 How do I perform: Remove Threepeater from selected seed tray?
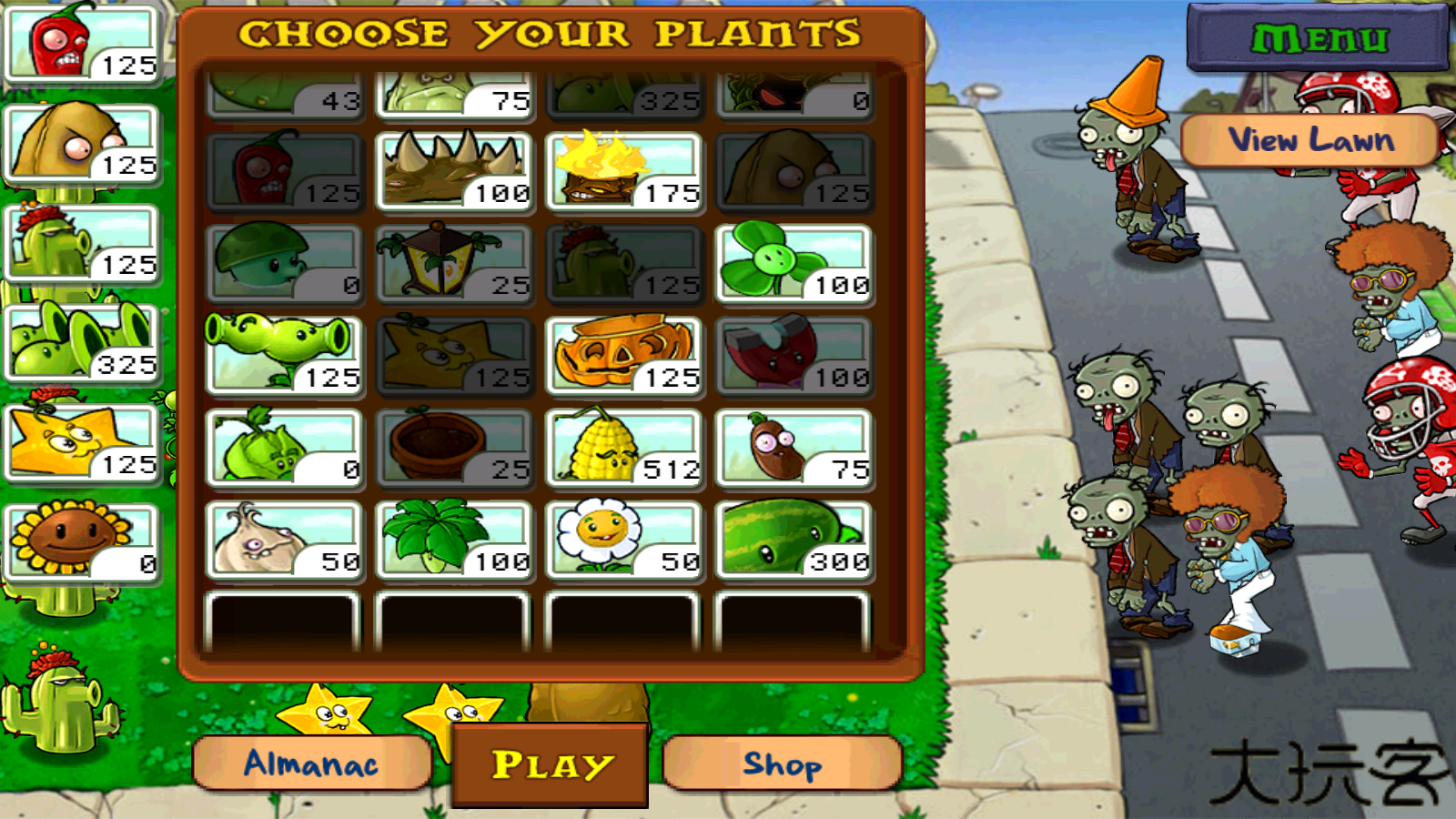[82, 342]
